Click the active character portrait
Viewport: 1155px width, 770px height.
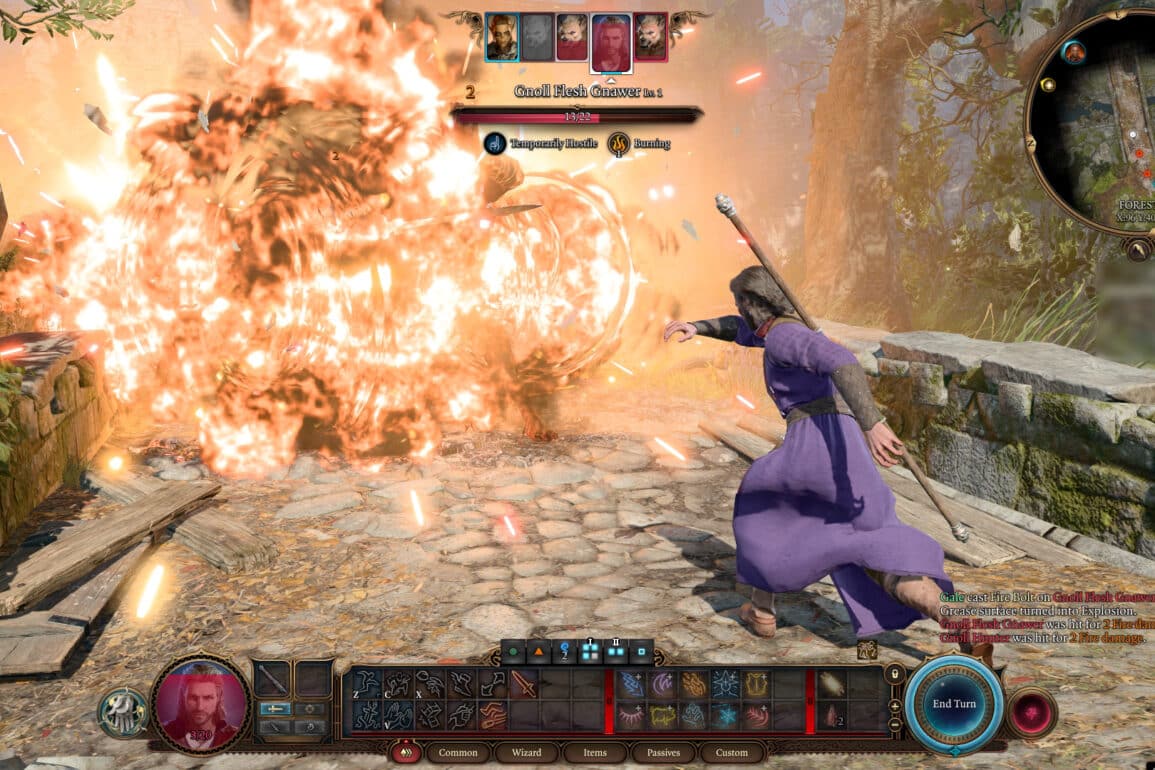point(200,704)
